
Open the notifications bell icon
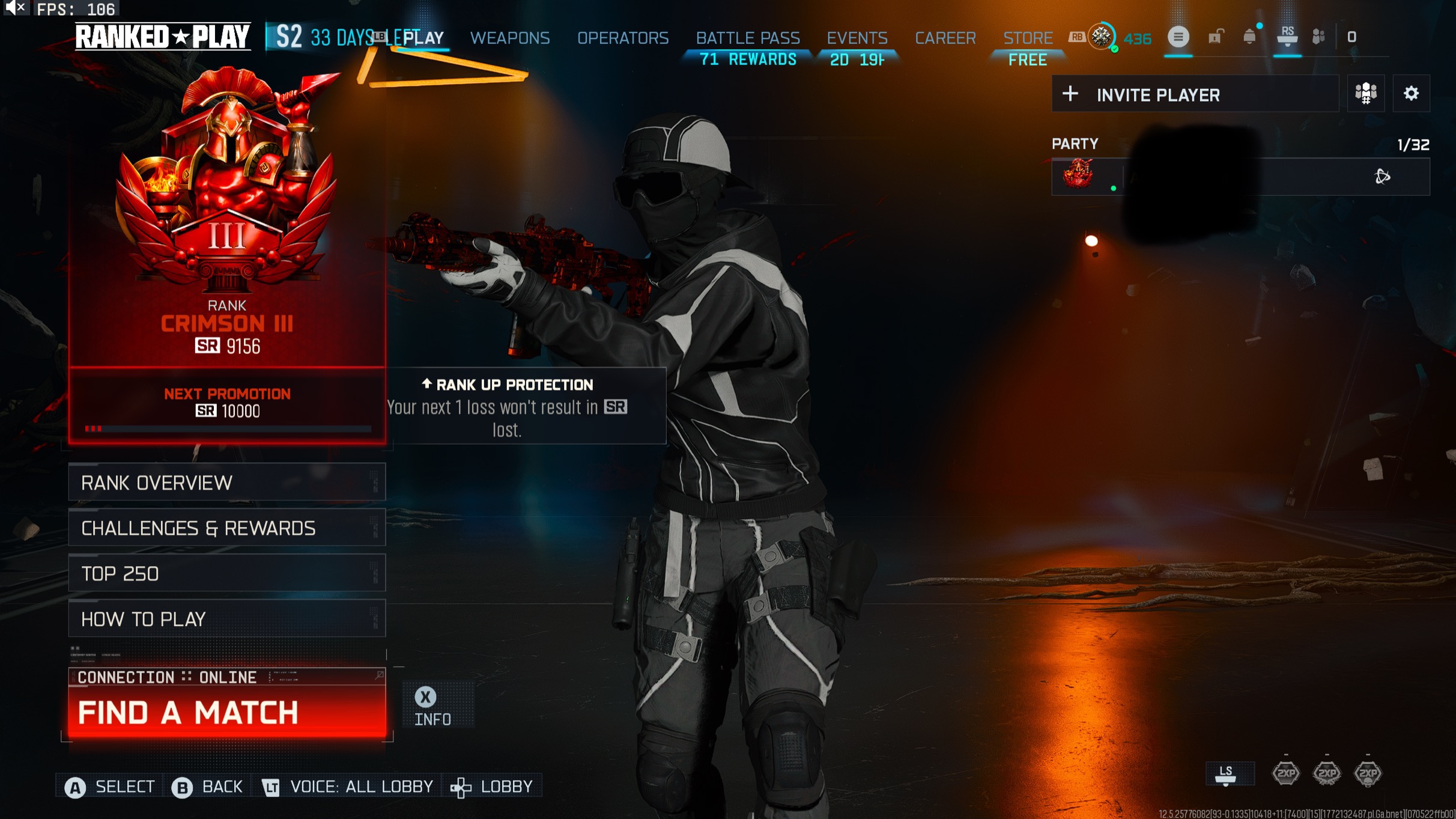click(x=1249, y=37)
